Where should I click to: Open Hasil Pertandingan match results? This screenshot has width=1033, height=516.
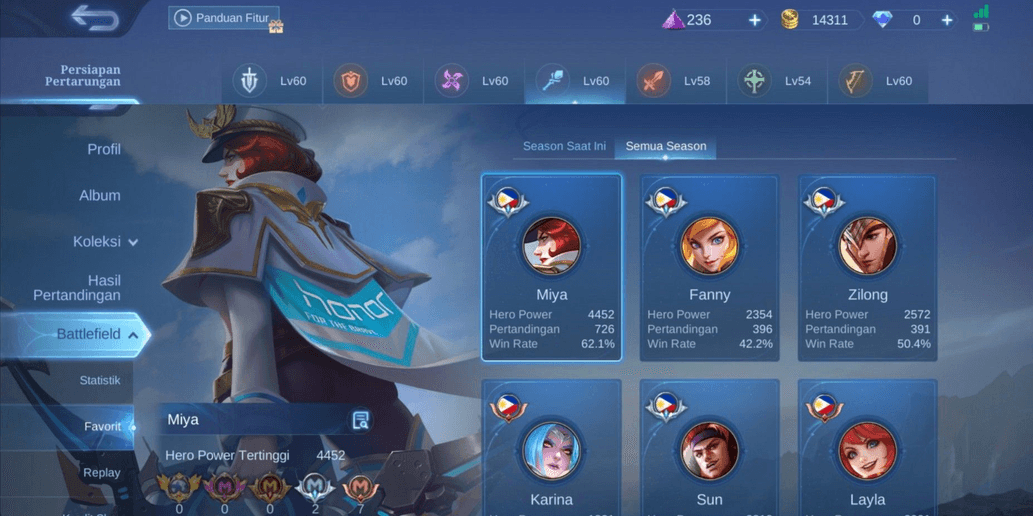click(x=78, y=288)
